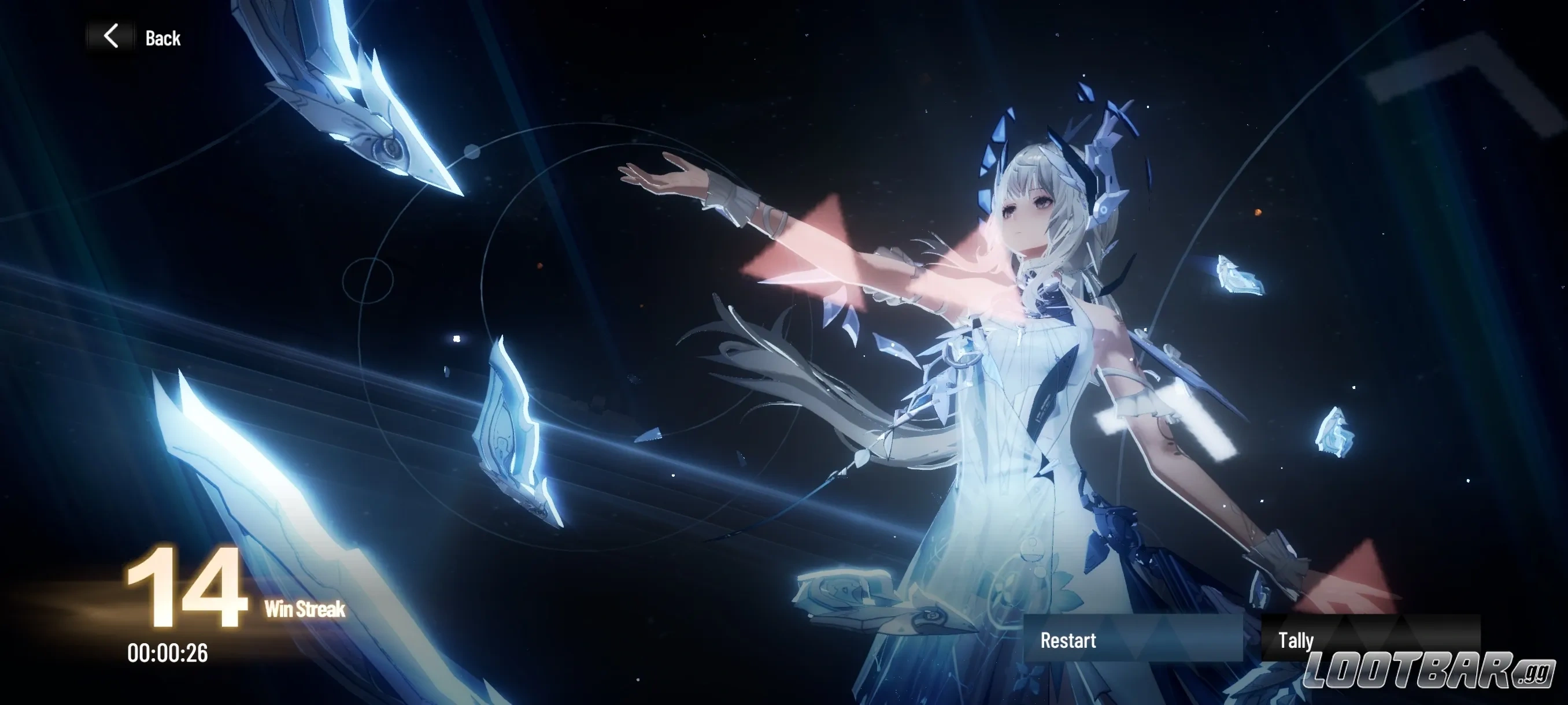Open the Tally results

[1370, 639]
